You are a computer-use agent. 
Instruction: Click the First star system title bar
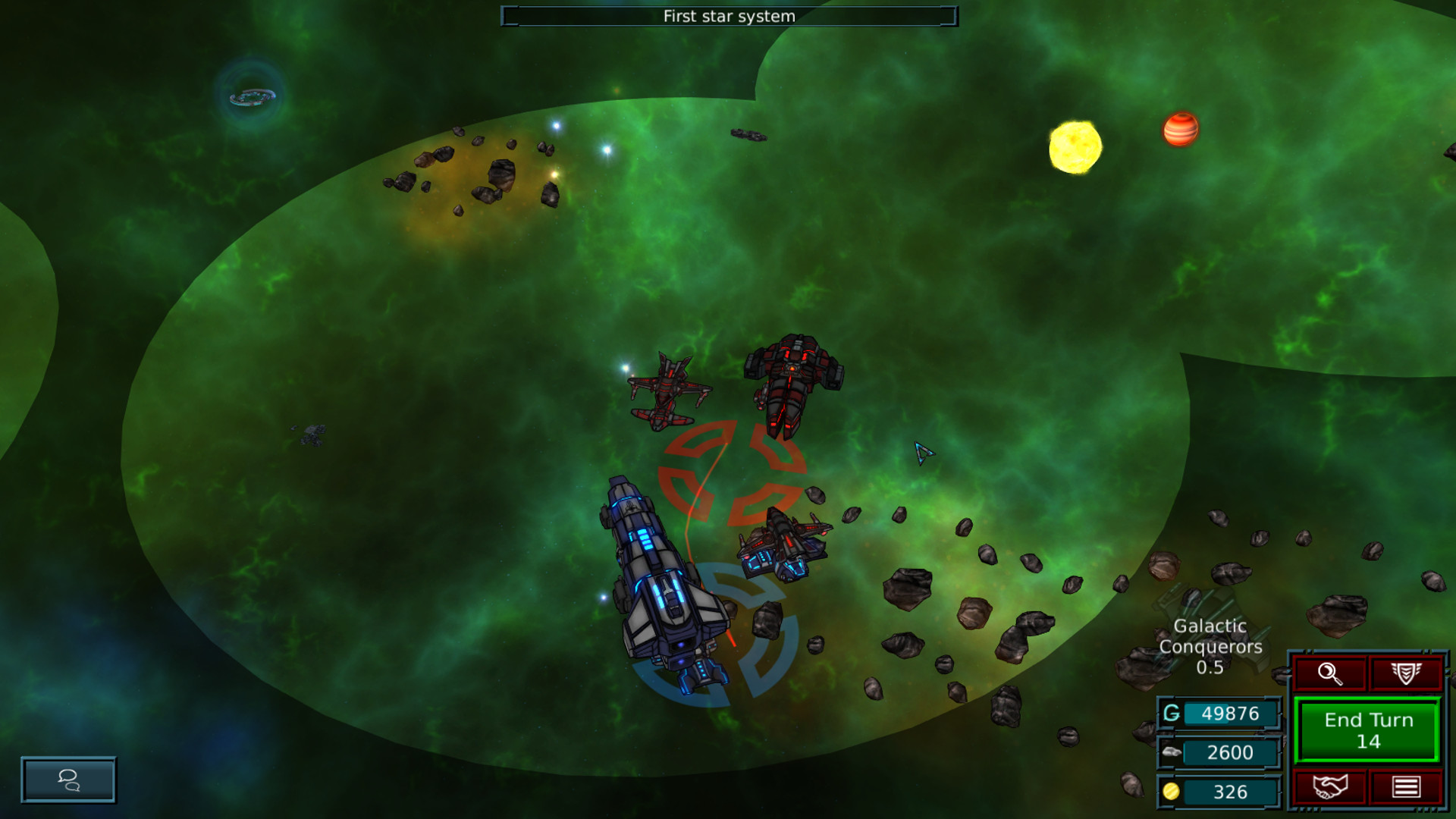coord(728,14)
